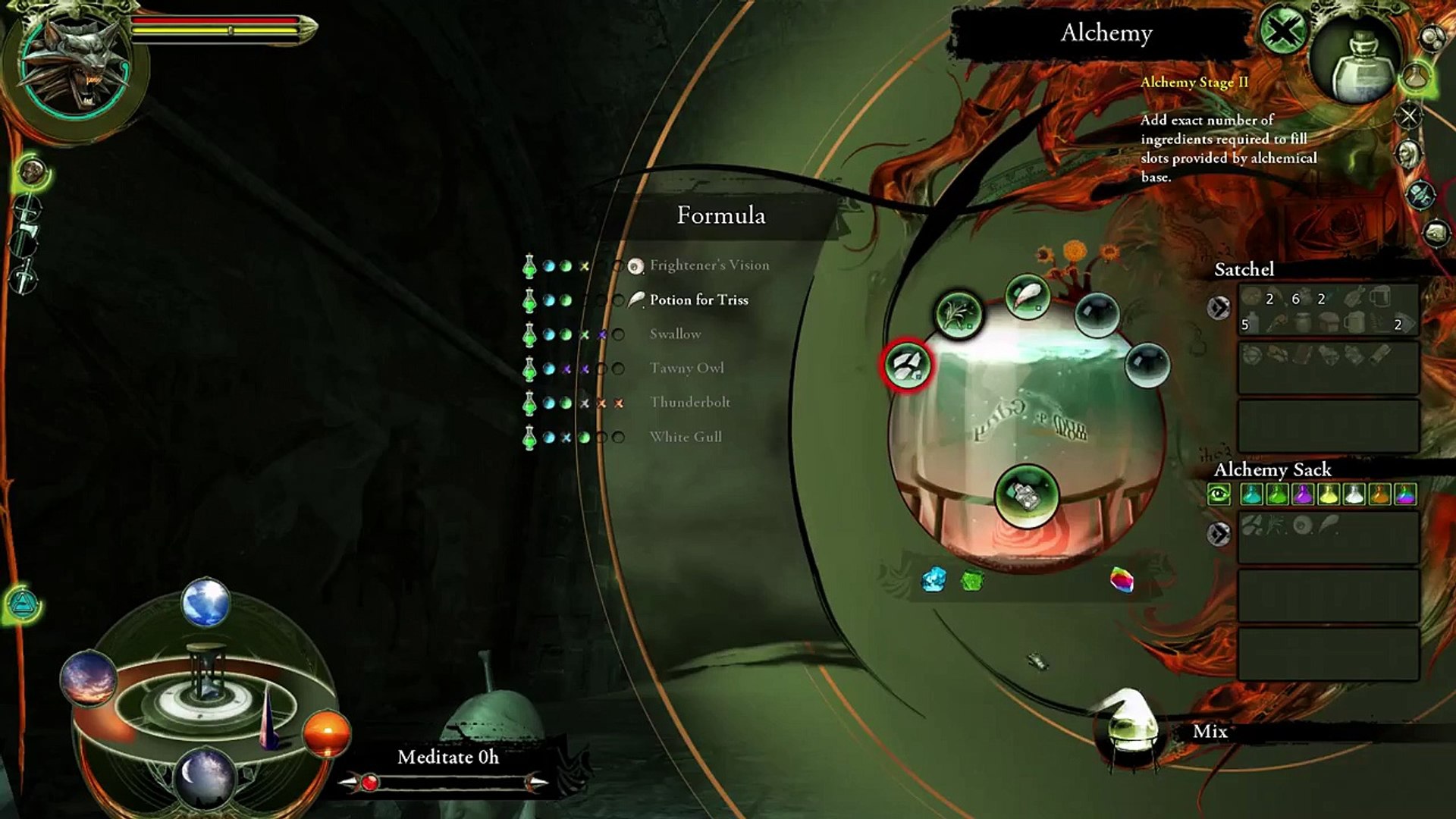Close the Alchemy panel with the X
This screenshot has height=819, width=1456.
(1282, 33)
